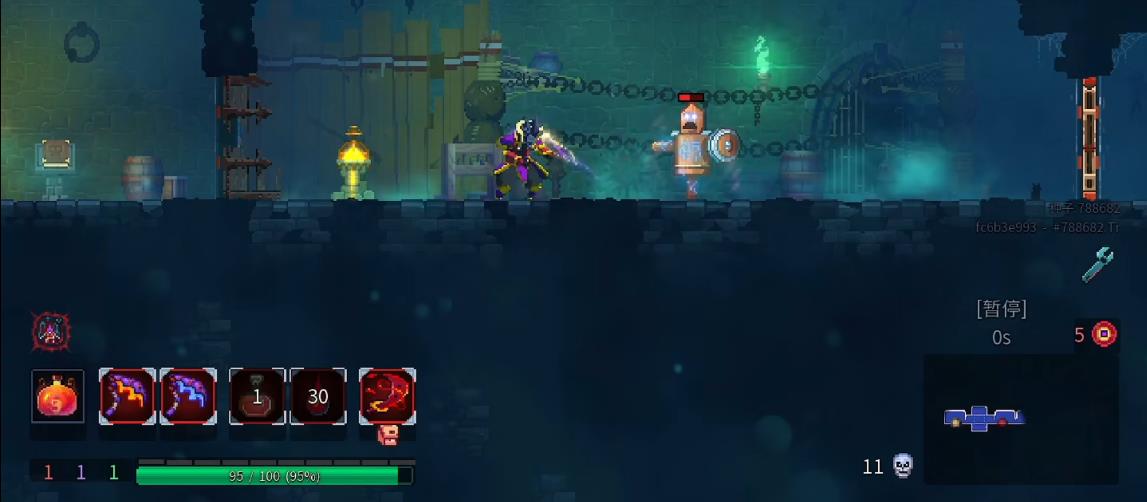Inspect the spiked red circle status icon
Screen dimensions: 1147x502
pyautogui.click(x=49, y=331)
